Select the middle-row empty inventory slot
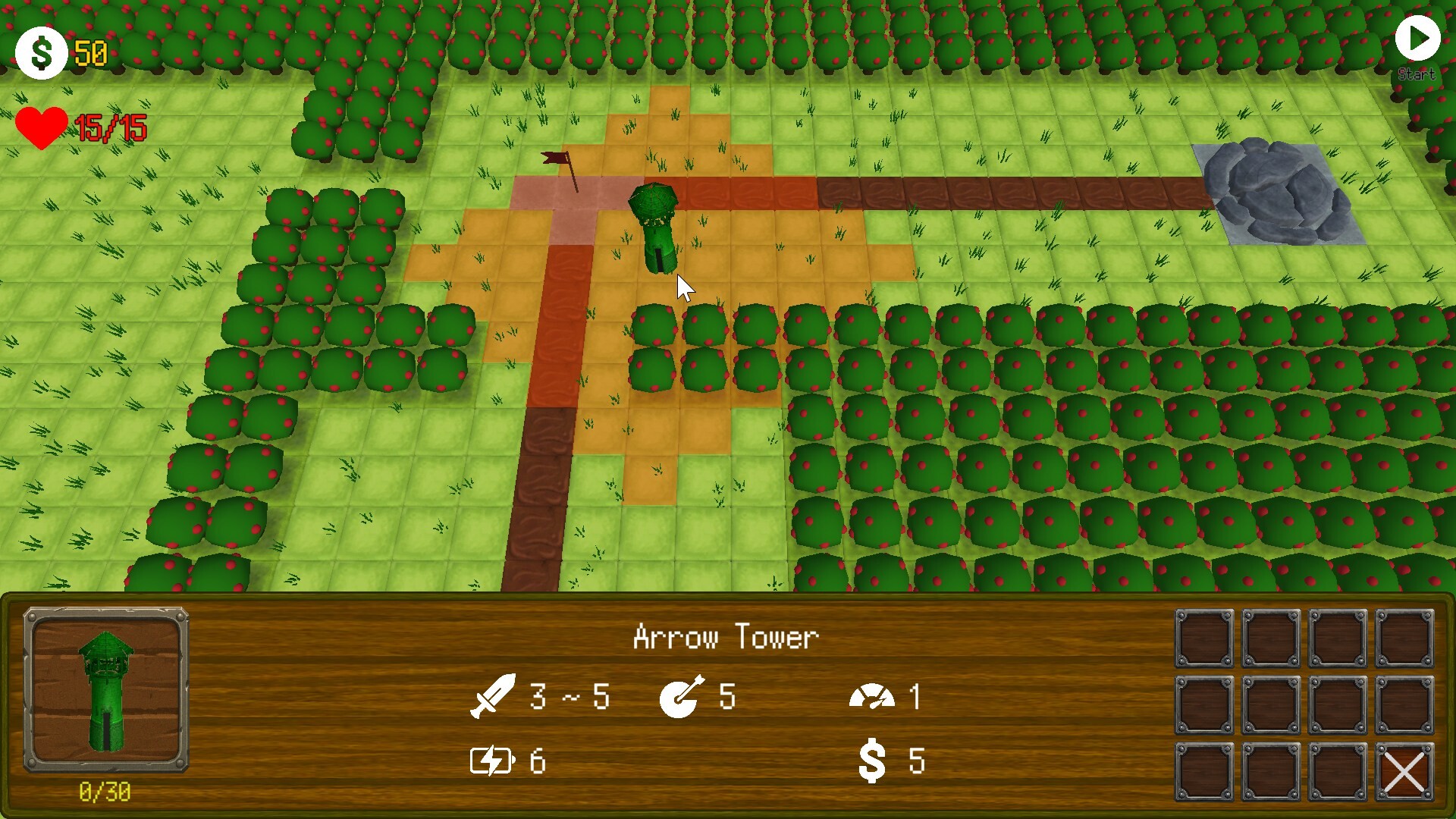This screenshot has width=1456, height=819. click(x=1203, y=704)
